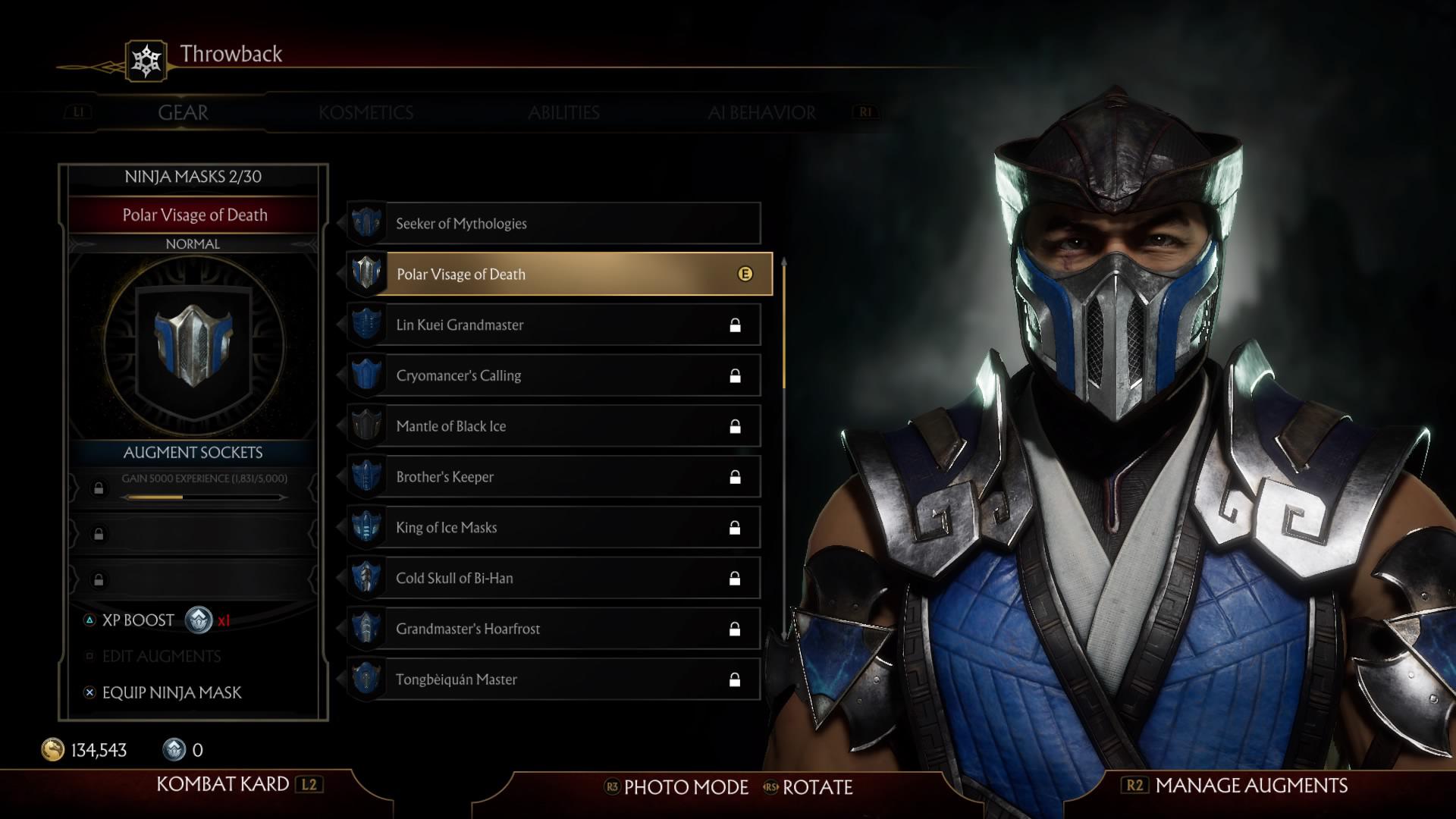Select the Seeker of Mythologies mask

(x=554, y=224)
